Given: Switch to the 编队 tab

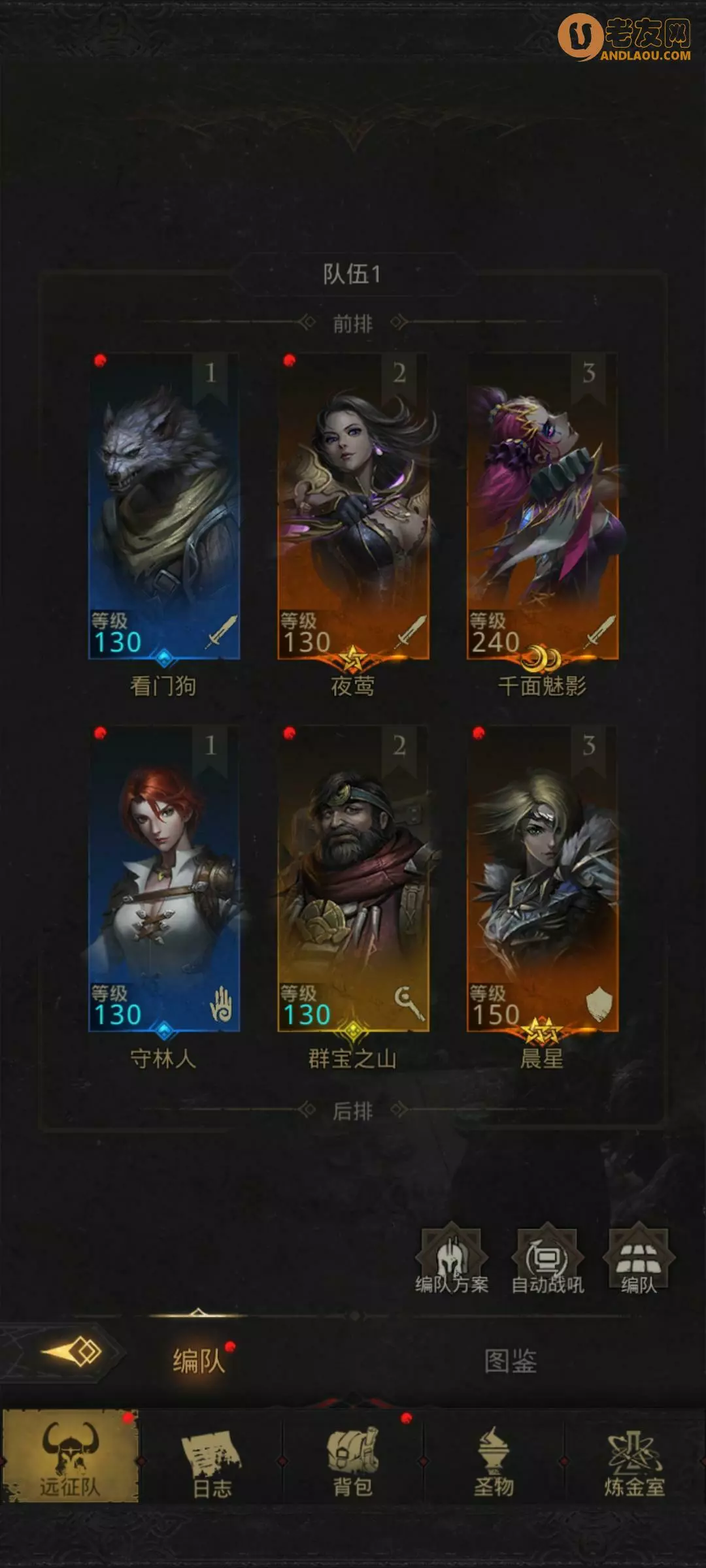Looking at the screenshot, I should 199,1362.
